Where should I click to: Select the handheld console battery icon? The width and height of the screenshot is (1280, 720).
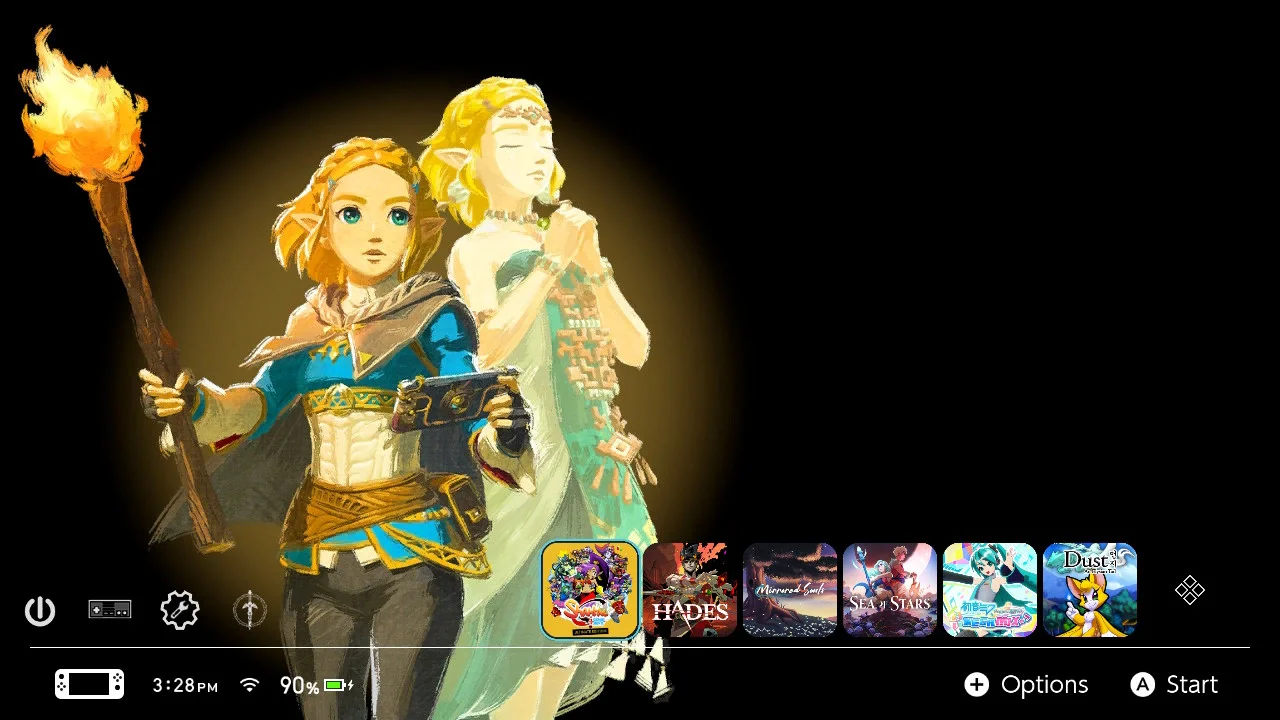tap(88, 684)
